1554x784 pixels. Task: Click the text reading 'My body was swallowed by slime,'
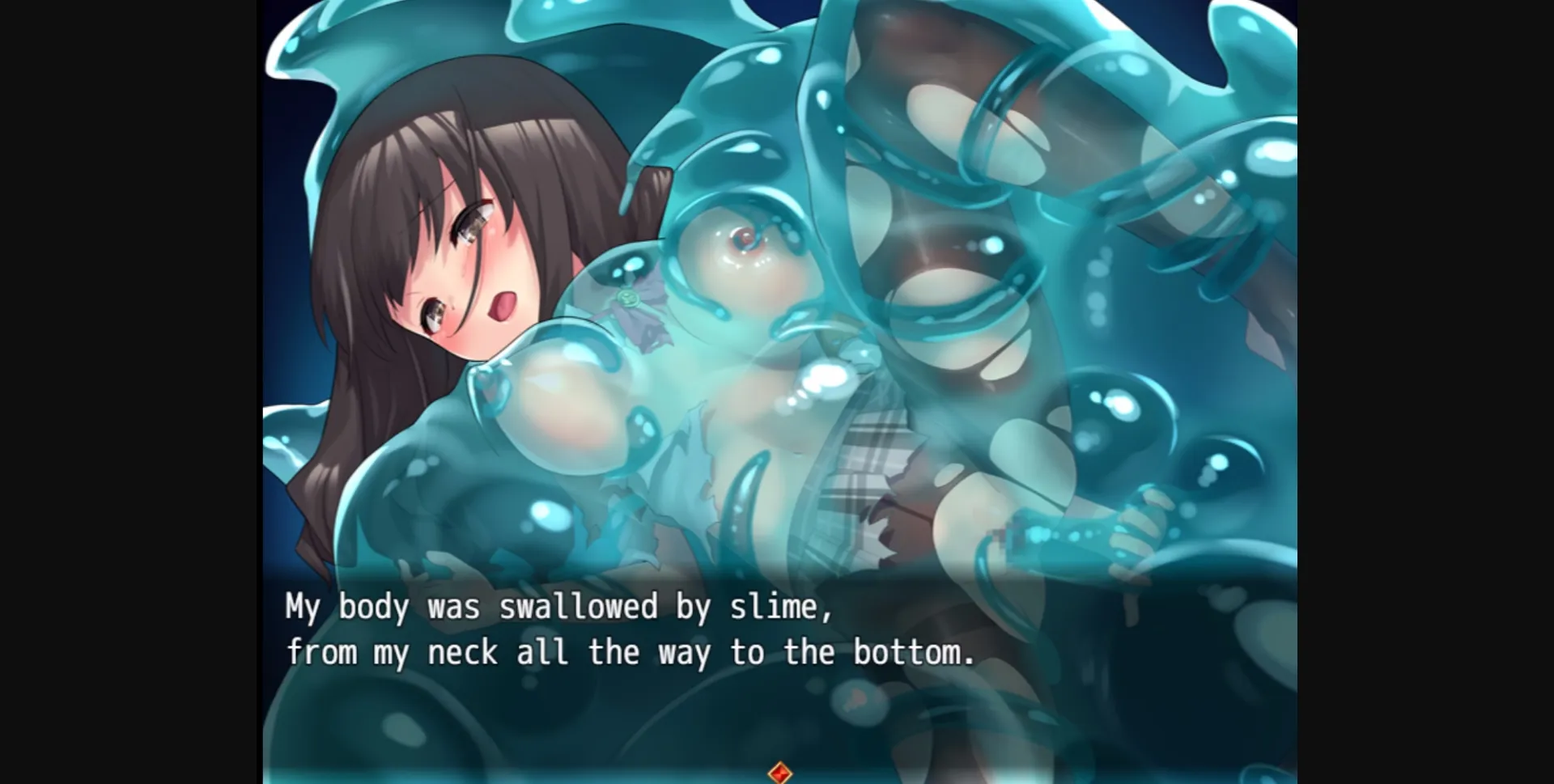(x=558, y=607)
